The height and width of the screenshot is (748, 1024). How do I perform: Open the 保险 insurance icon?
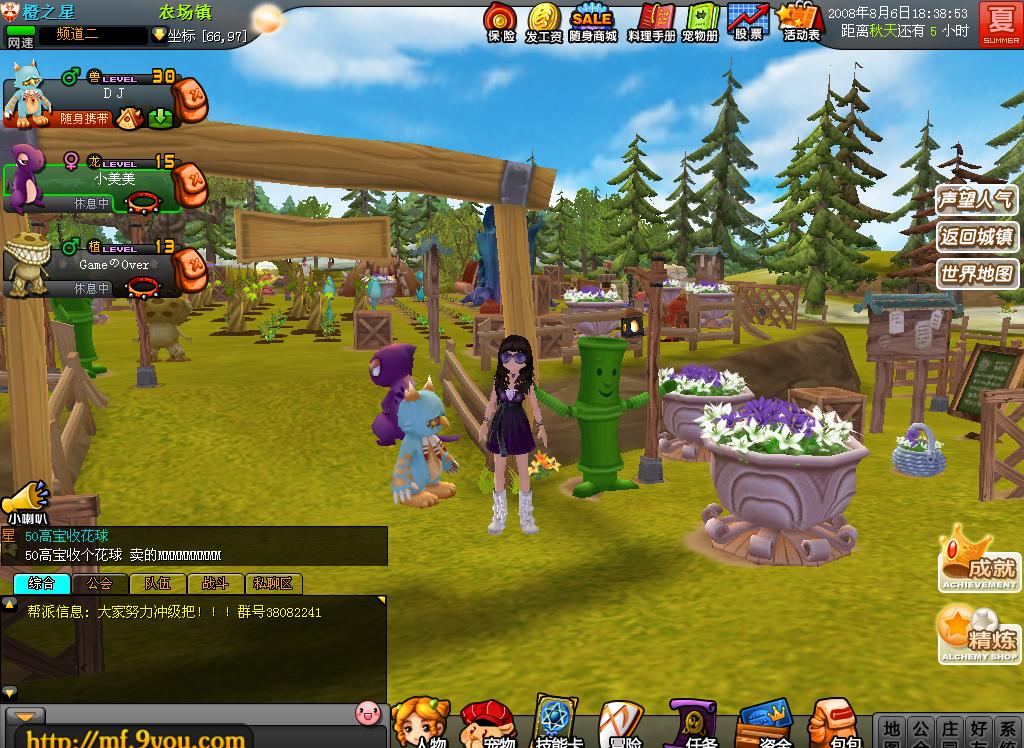500,20
